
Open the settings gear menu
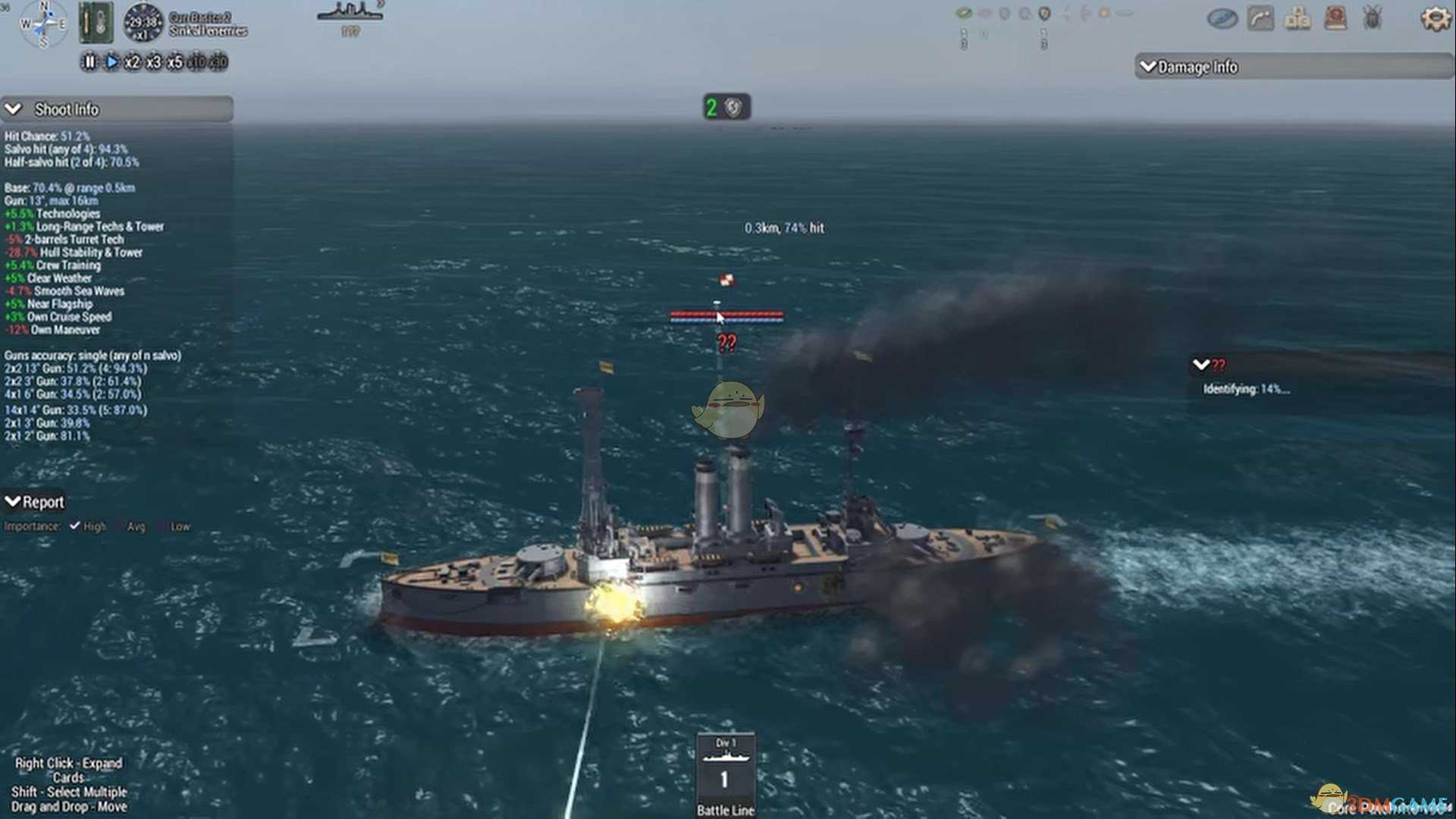pyautogui.click(x=1434, y=18)
